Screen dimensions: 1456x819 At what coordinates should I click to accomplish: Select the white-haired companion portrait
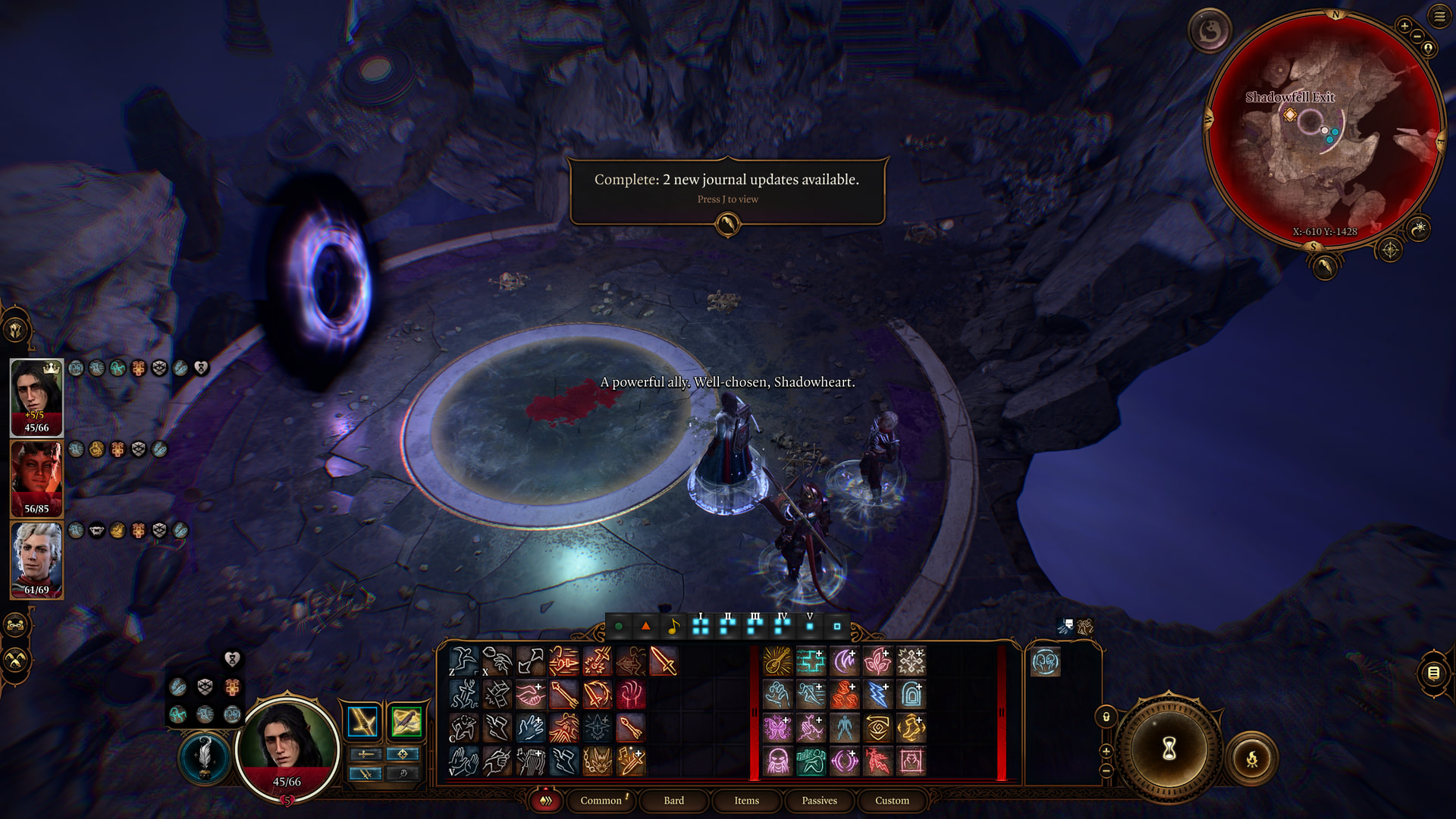36,560
